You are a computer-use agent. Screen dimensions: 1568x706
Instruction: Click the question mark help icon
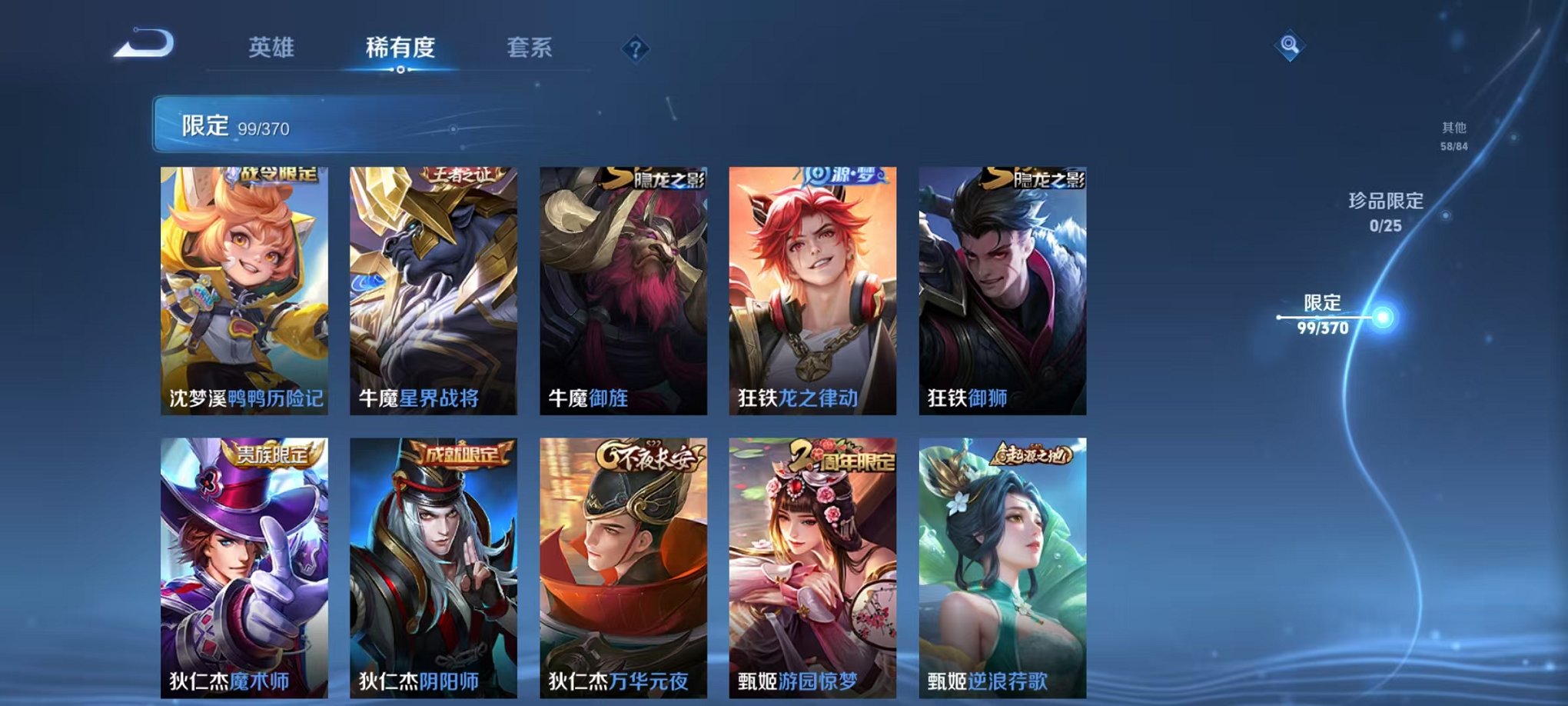click(x=632, y=50)
